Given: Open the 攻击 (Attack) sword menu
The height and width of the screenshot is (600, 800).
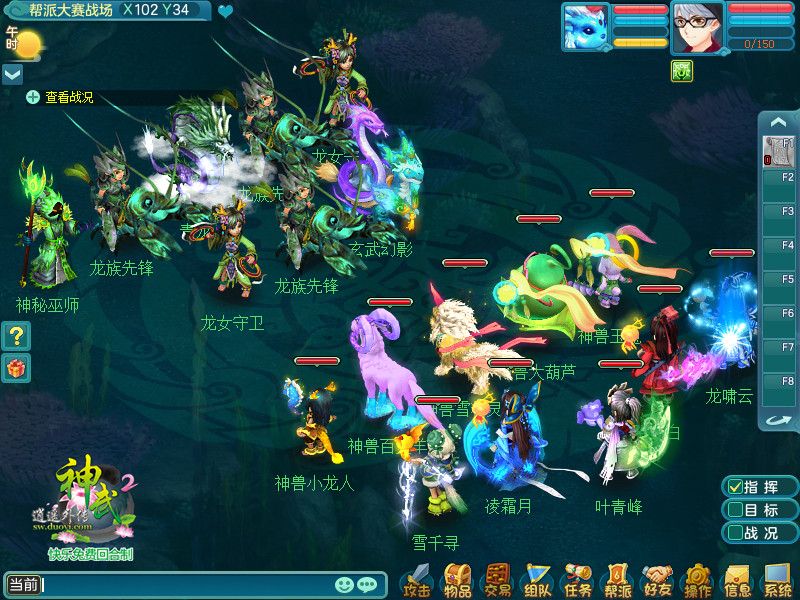Looking at the screenshot, I should point(417,579).
